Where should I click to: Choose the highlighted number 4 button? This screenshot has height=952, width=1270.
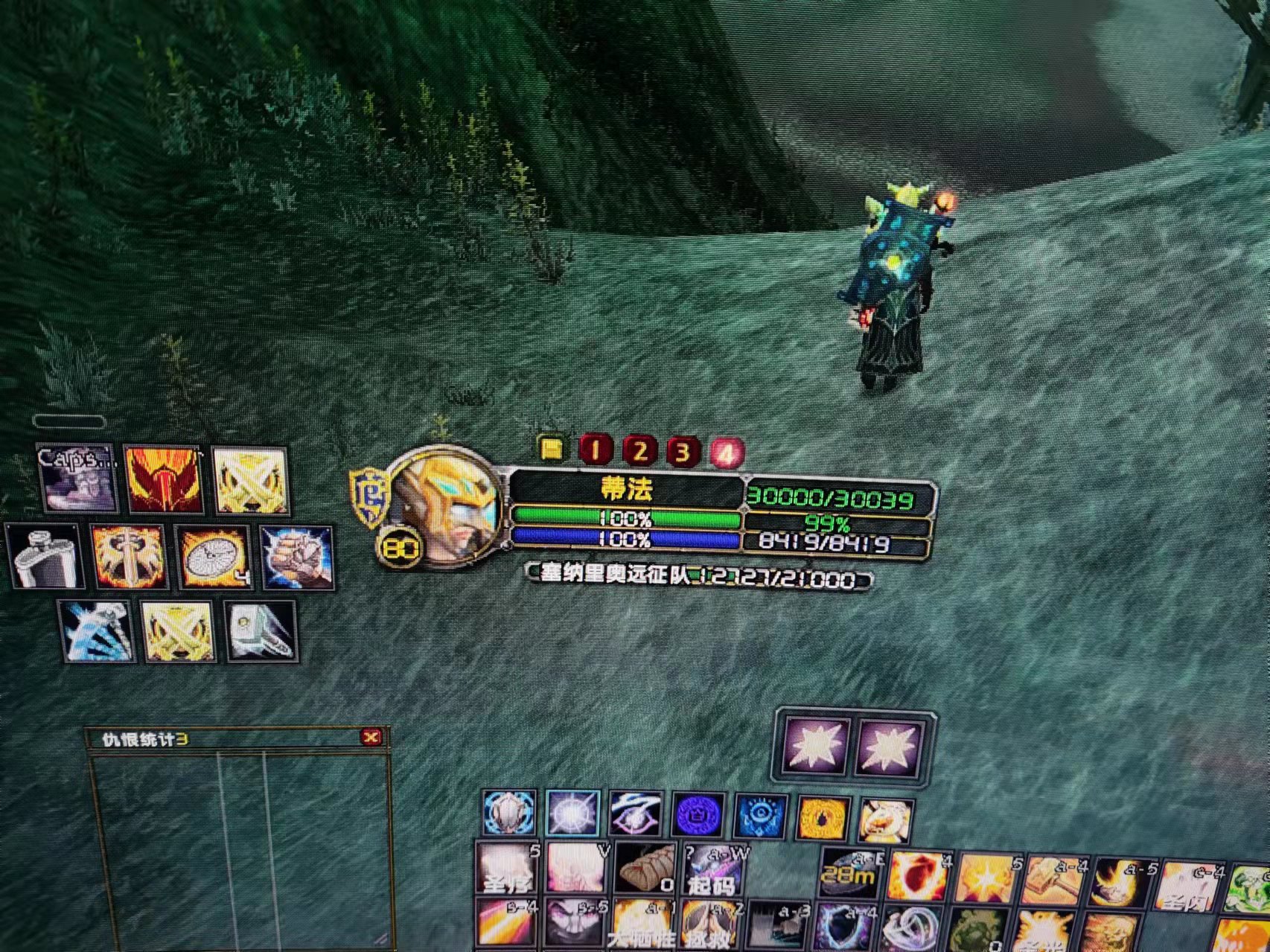point(727,452)
